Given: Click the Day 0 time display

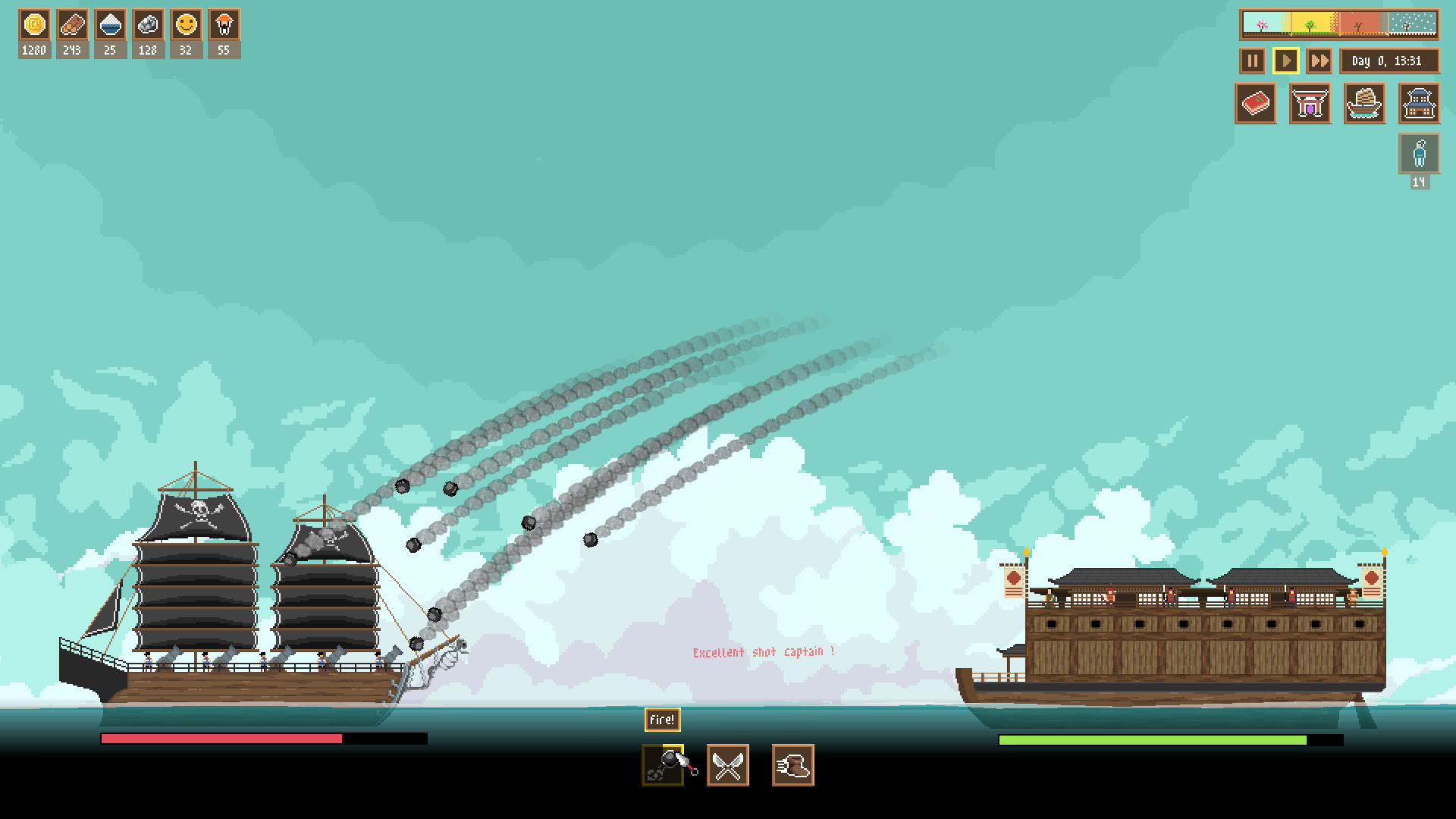Looking at the screenshot, I should 1390,61.
